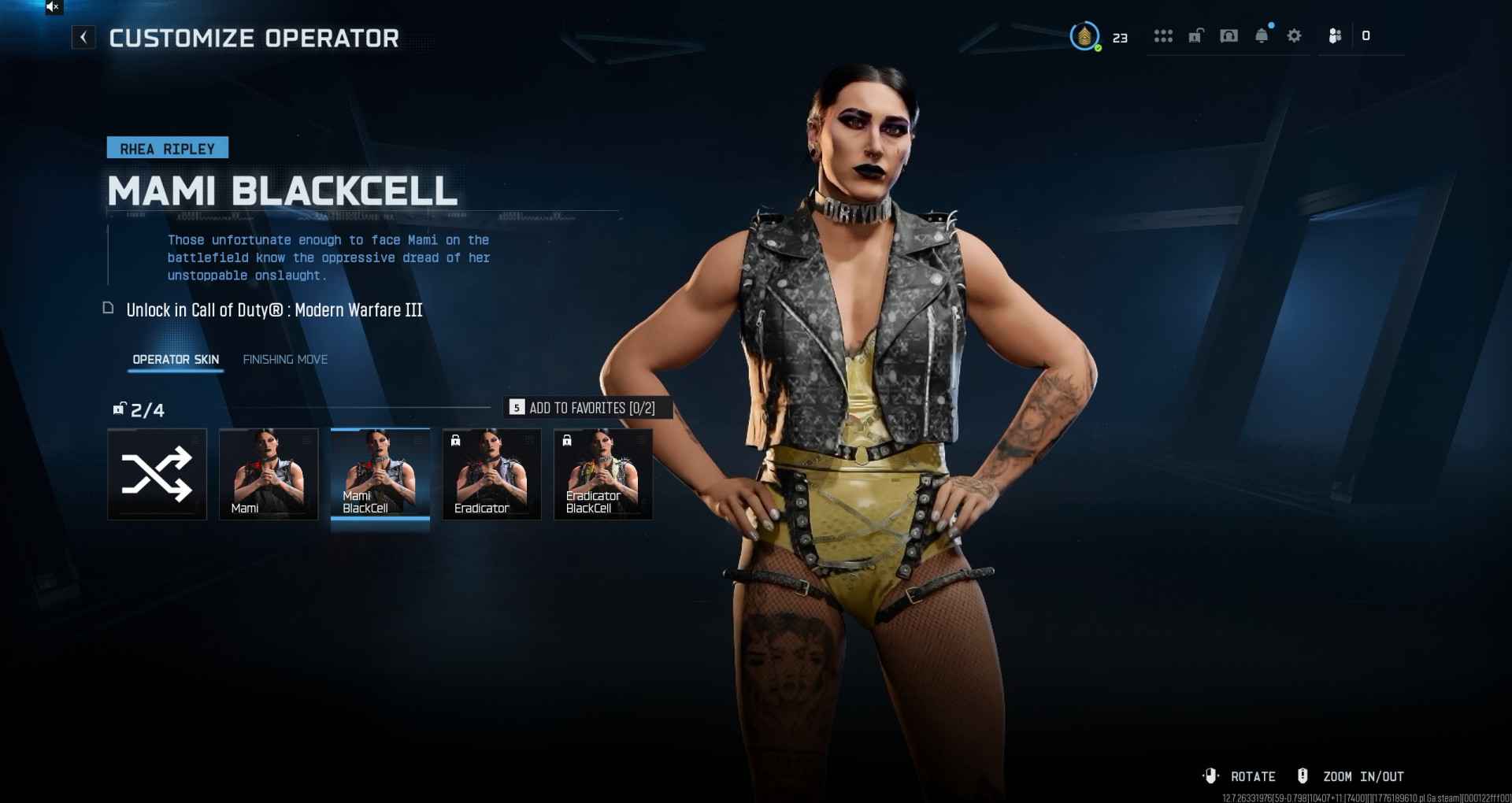Open the headset portrait icon

coord(1228,35)
